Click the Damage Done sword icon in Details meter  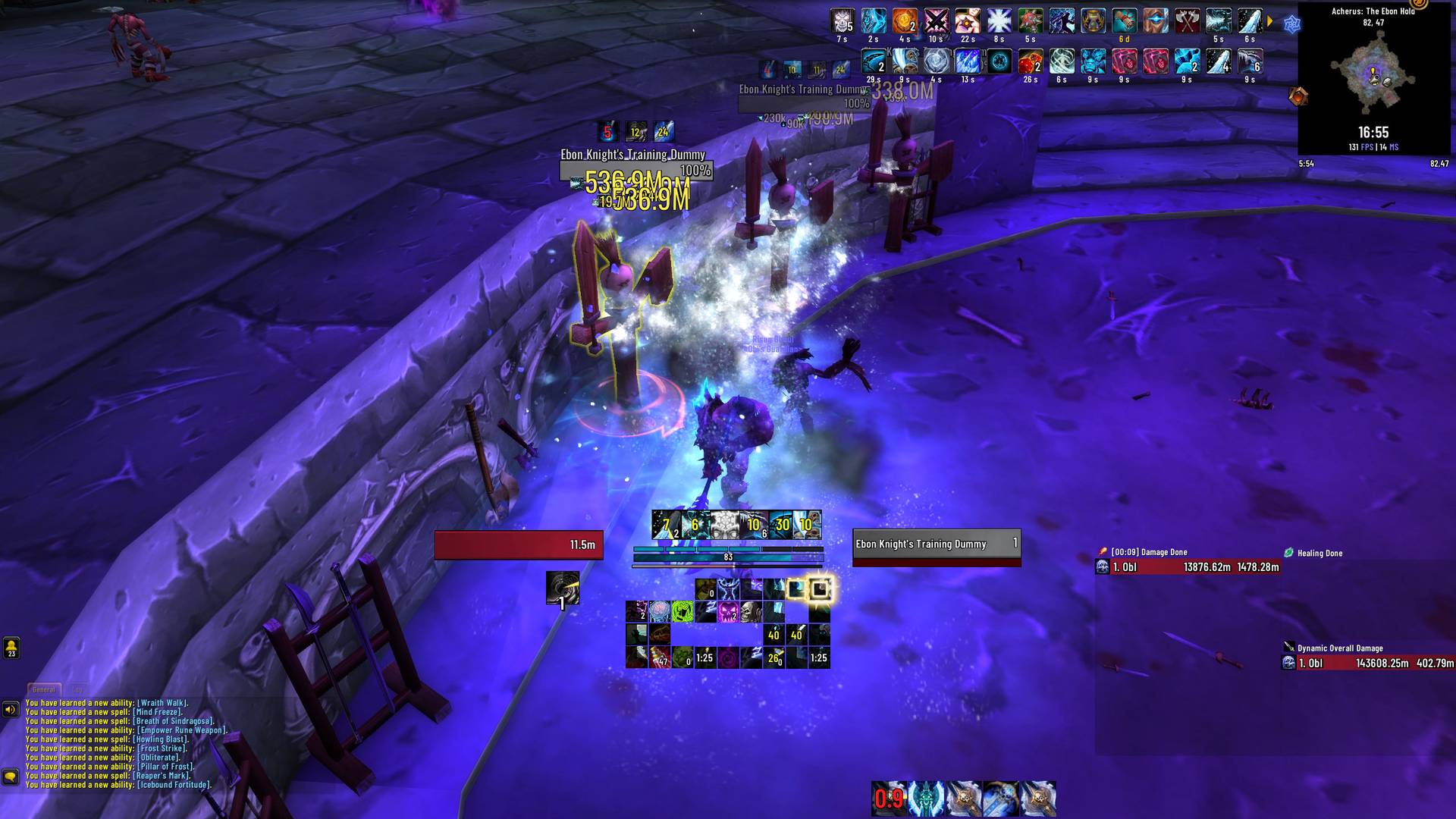pyautogui.click(x=1103, y=552)
